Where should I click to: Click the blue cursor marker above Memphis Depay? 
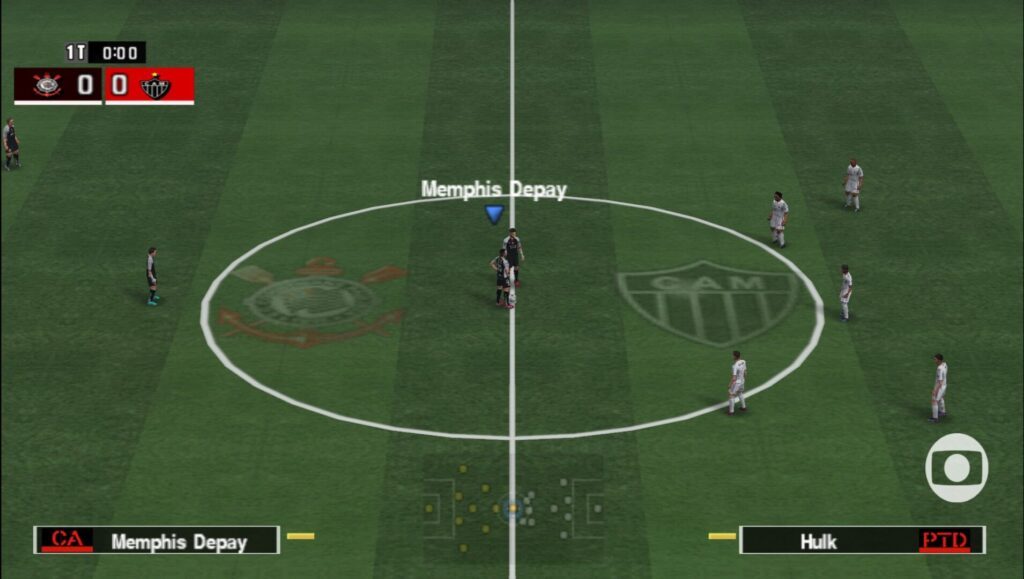pyautogui.click(x=494, y=213)
